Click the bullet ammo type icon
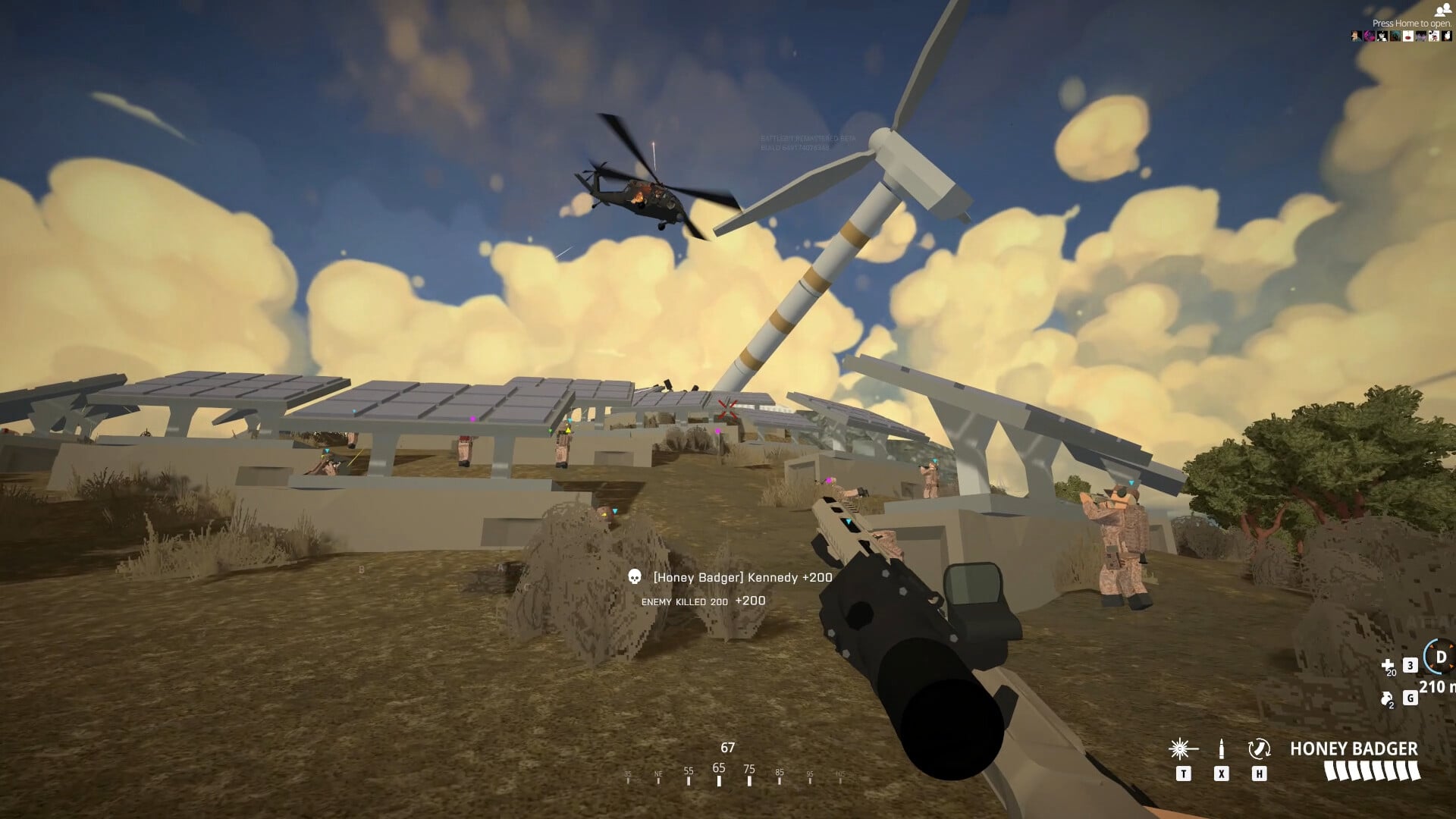 tap(1221, 749)
